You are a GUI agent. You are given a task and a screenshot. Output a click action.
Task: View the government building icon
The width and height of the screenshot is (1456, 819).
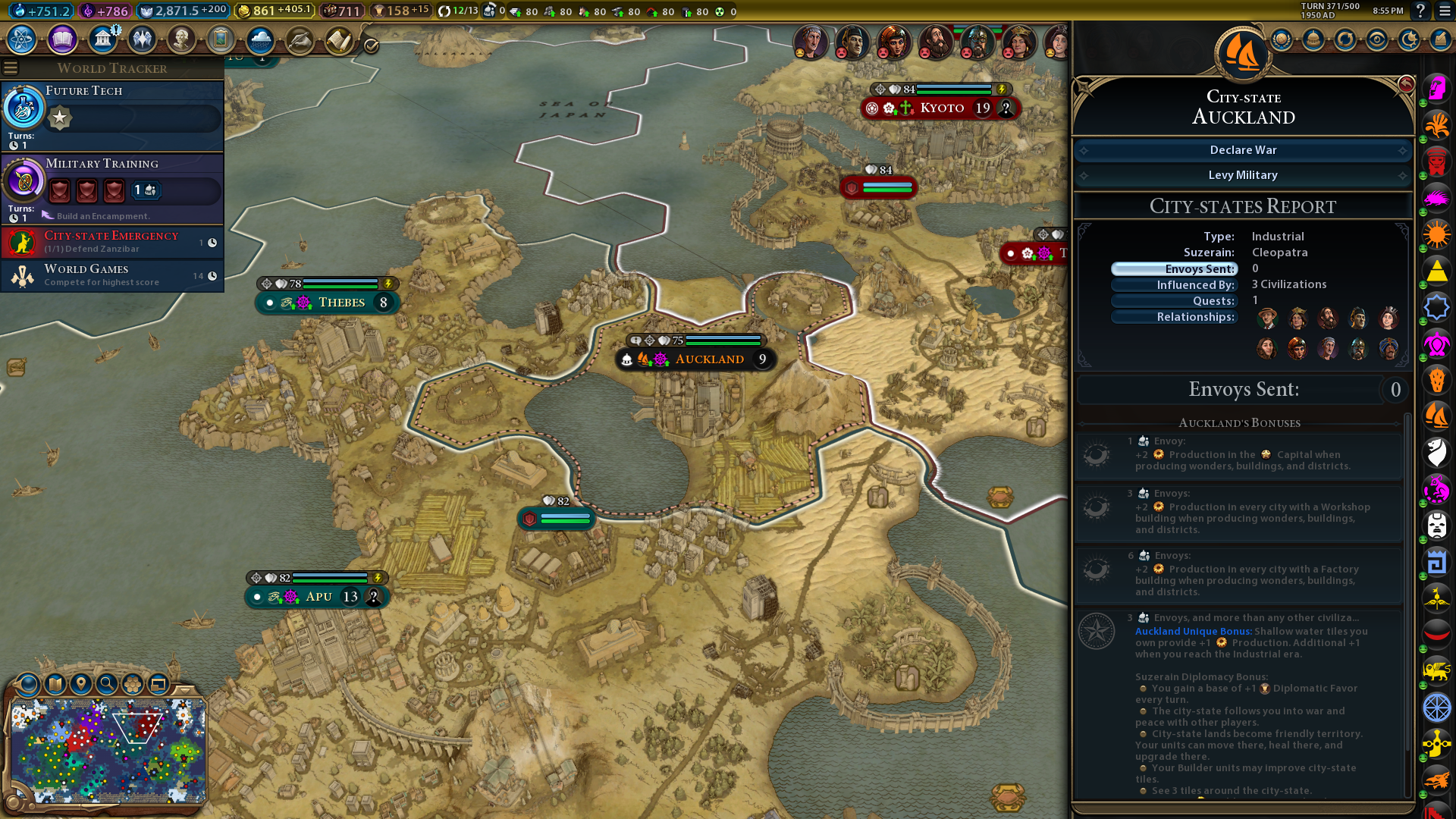click(x=102, y=39)
